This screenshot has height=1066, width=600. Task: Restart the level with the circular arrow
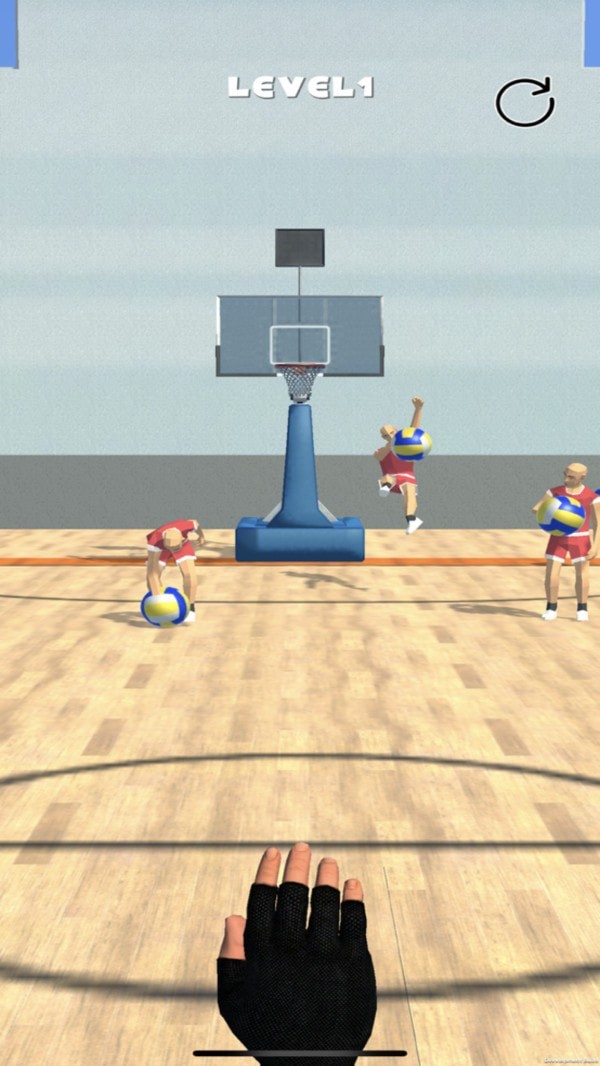pos(525,102)
